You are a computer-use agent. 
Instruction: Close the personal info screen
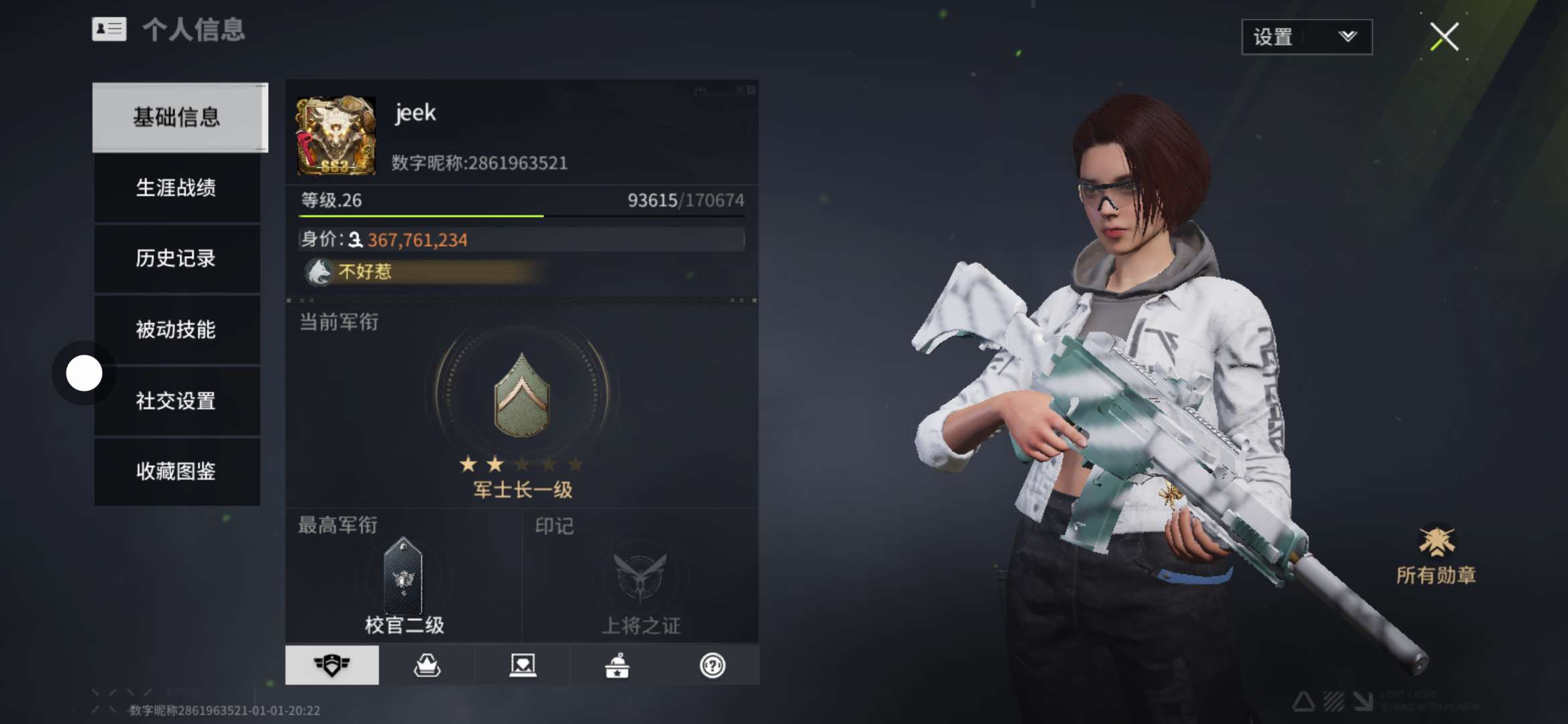1444,37
